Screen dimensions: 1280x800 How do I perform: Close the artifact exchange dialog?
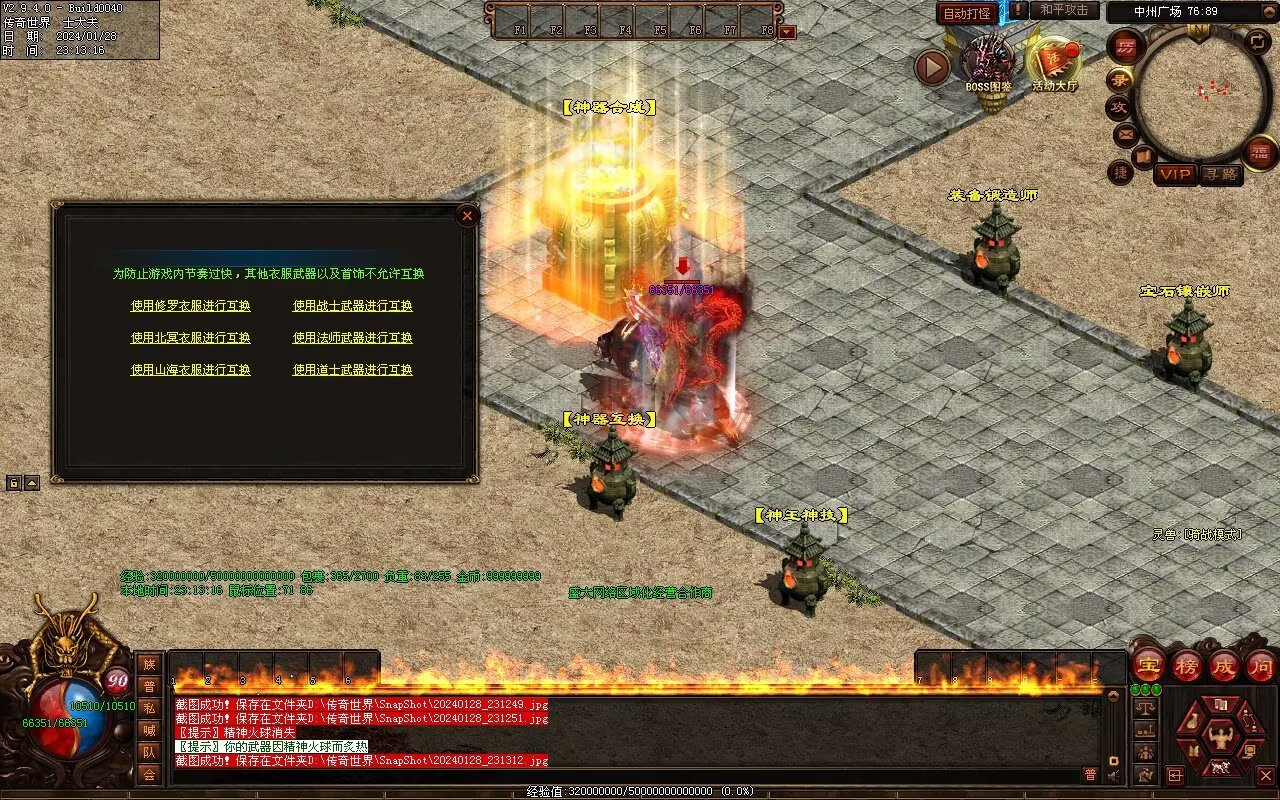pos(467,215)
